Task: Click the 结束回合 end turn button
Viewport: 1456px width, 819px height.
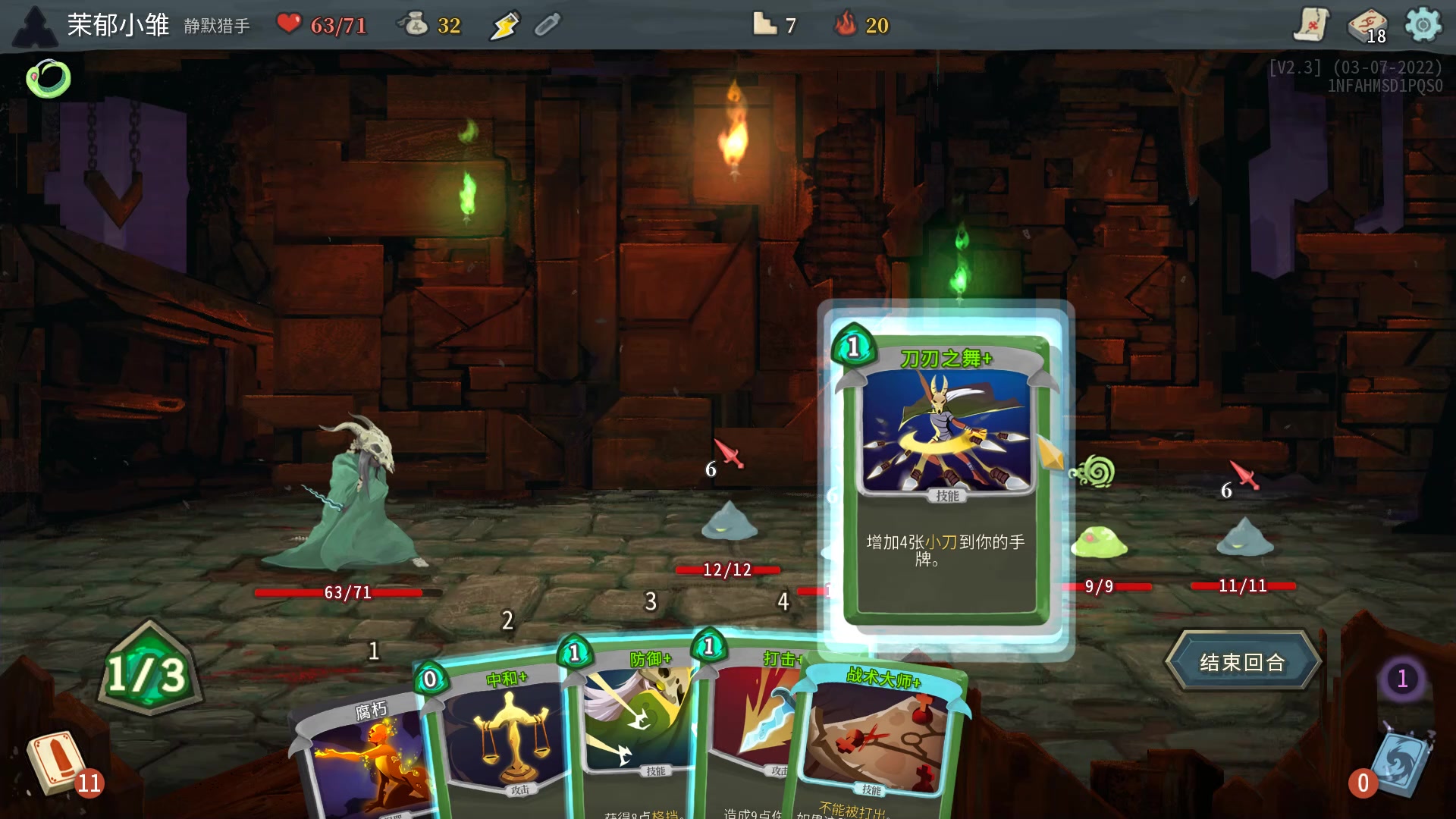Action: click(1242, 662)
